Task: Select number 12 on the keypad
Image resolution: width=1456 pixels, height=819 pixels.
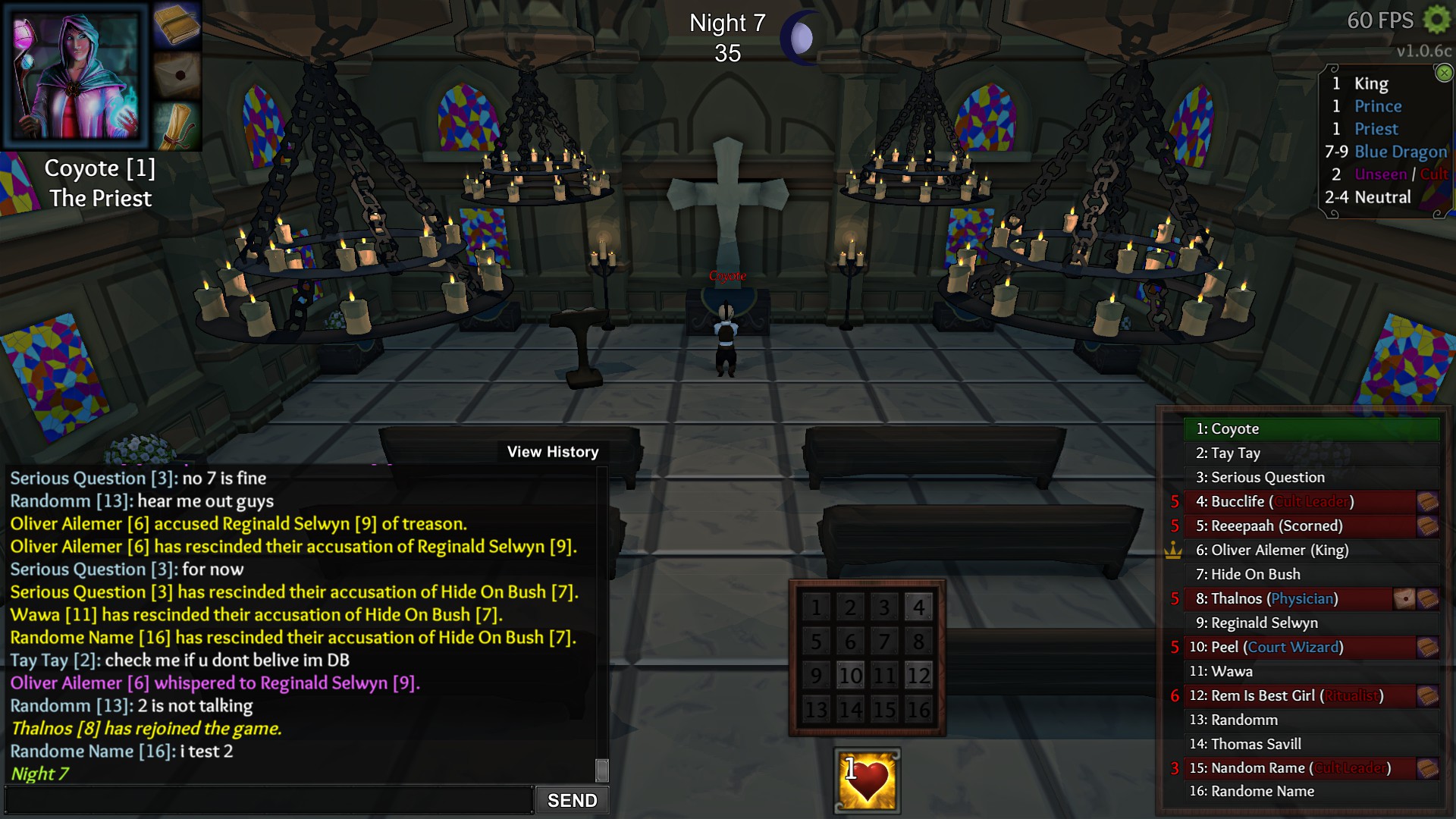Action: tap(918, 675)
